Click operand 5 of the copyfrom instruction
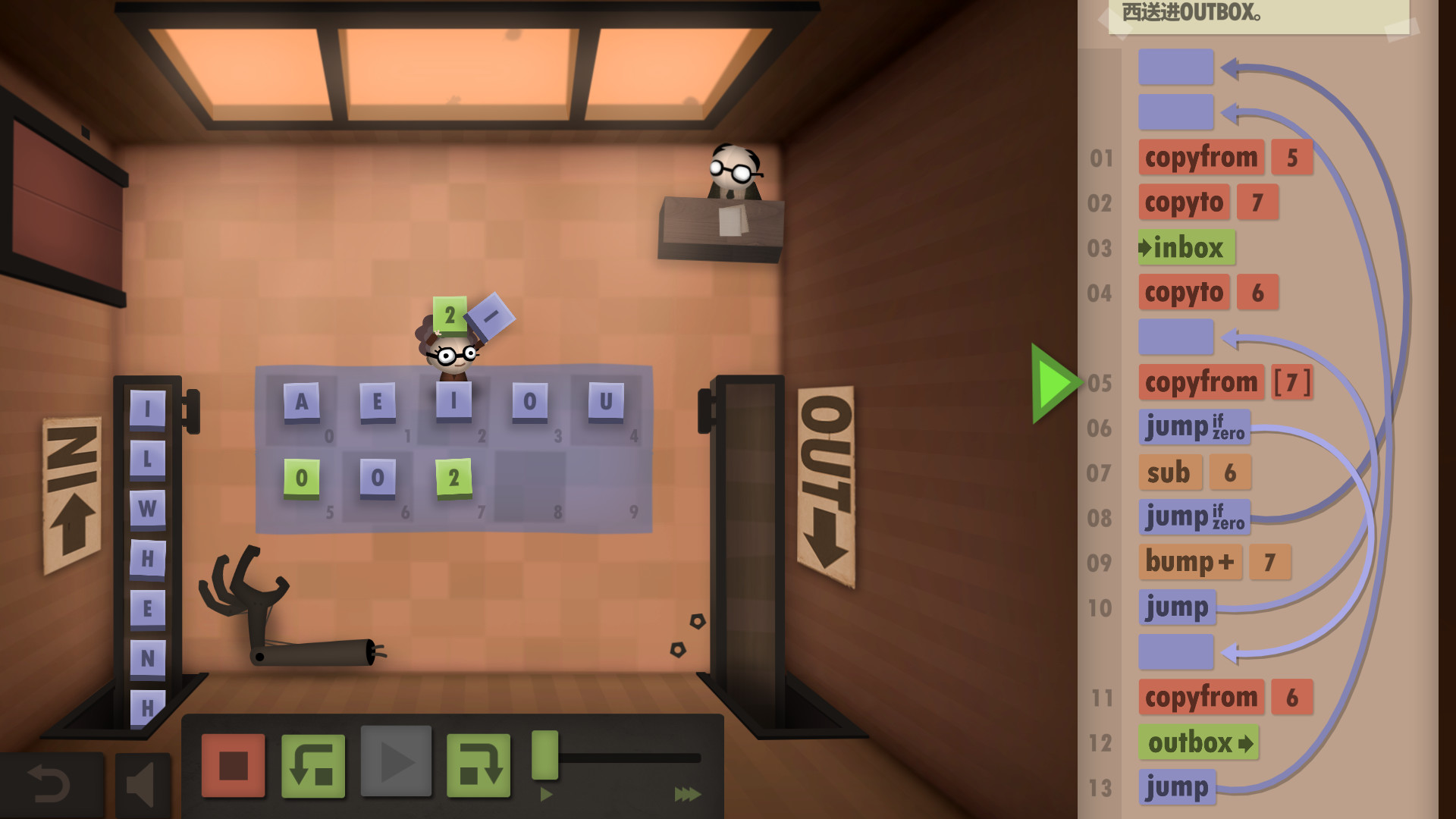The height and width of the screenshot is (819, 1456). (1291, 157)
